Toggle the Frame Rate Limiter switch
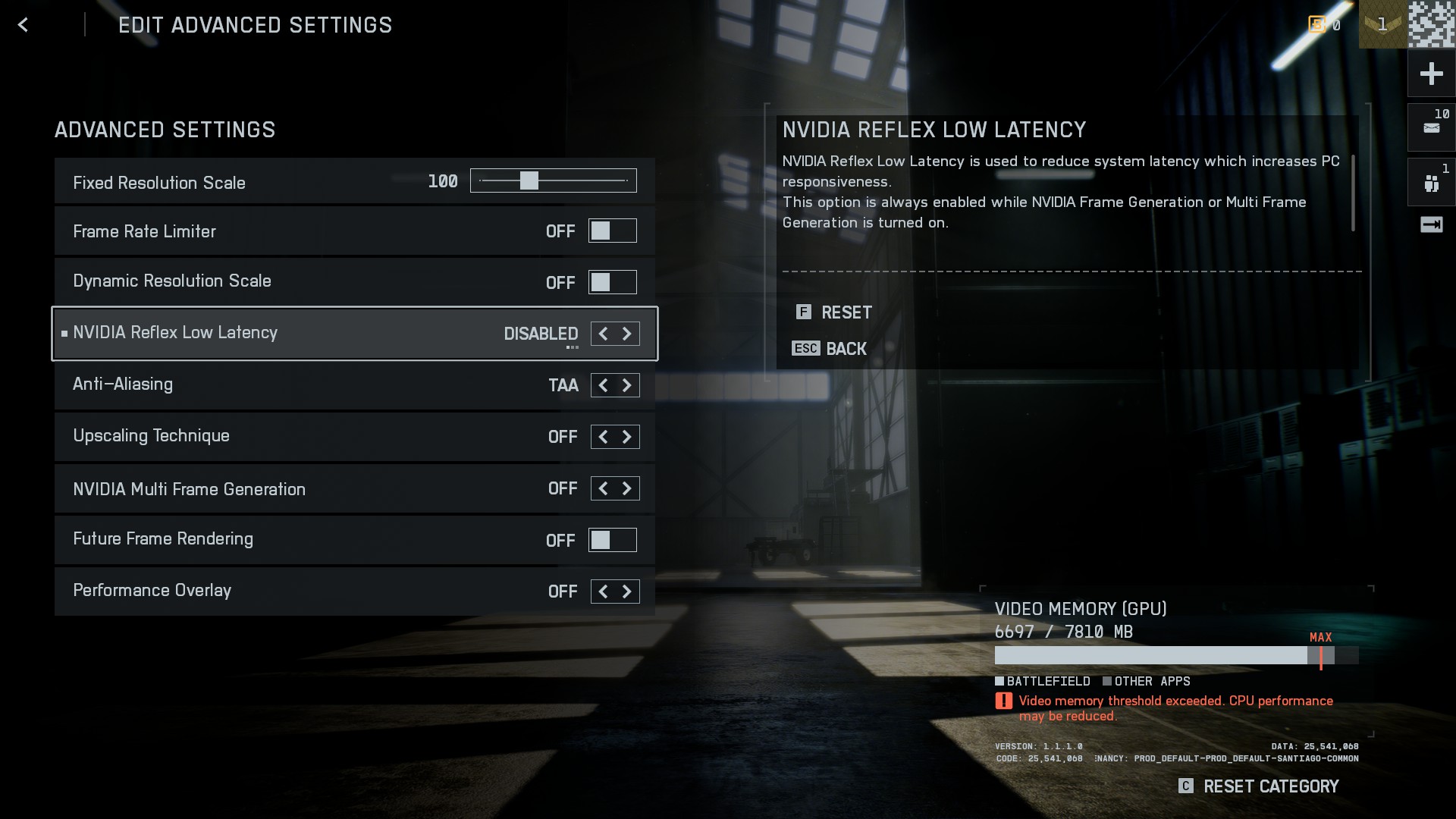Image resolution: width=1456 pixels, height=819 pixels. click(x=612, y=231)
